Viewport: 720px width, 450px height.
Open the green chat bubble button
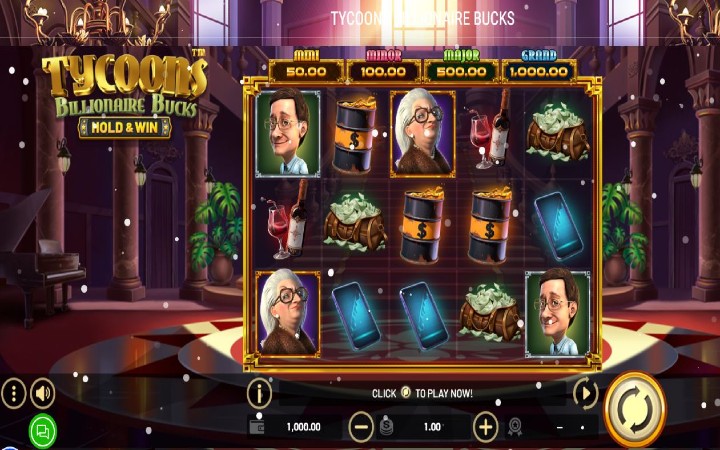42,431
